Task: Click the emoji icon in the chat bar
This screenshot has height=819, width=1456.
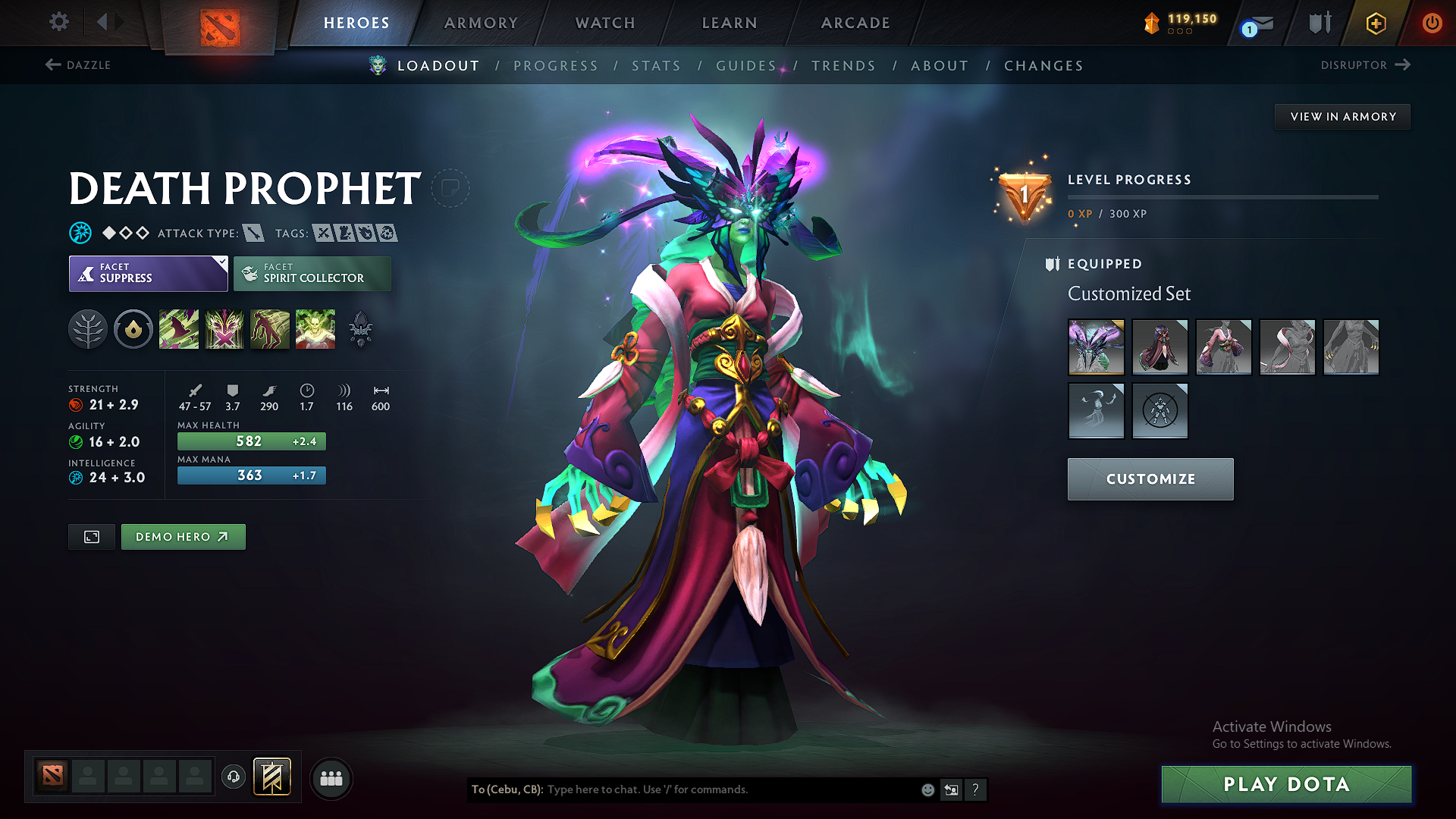Action: (x=927, y=789)
